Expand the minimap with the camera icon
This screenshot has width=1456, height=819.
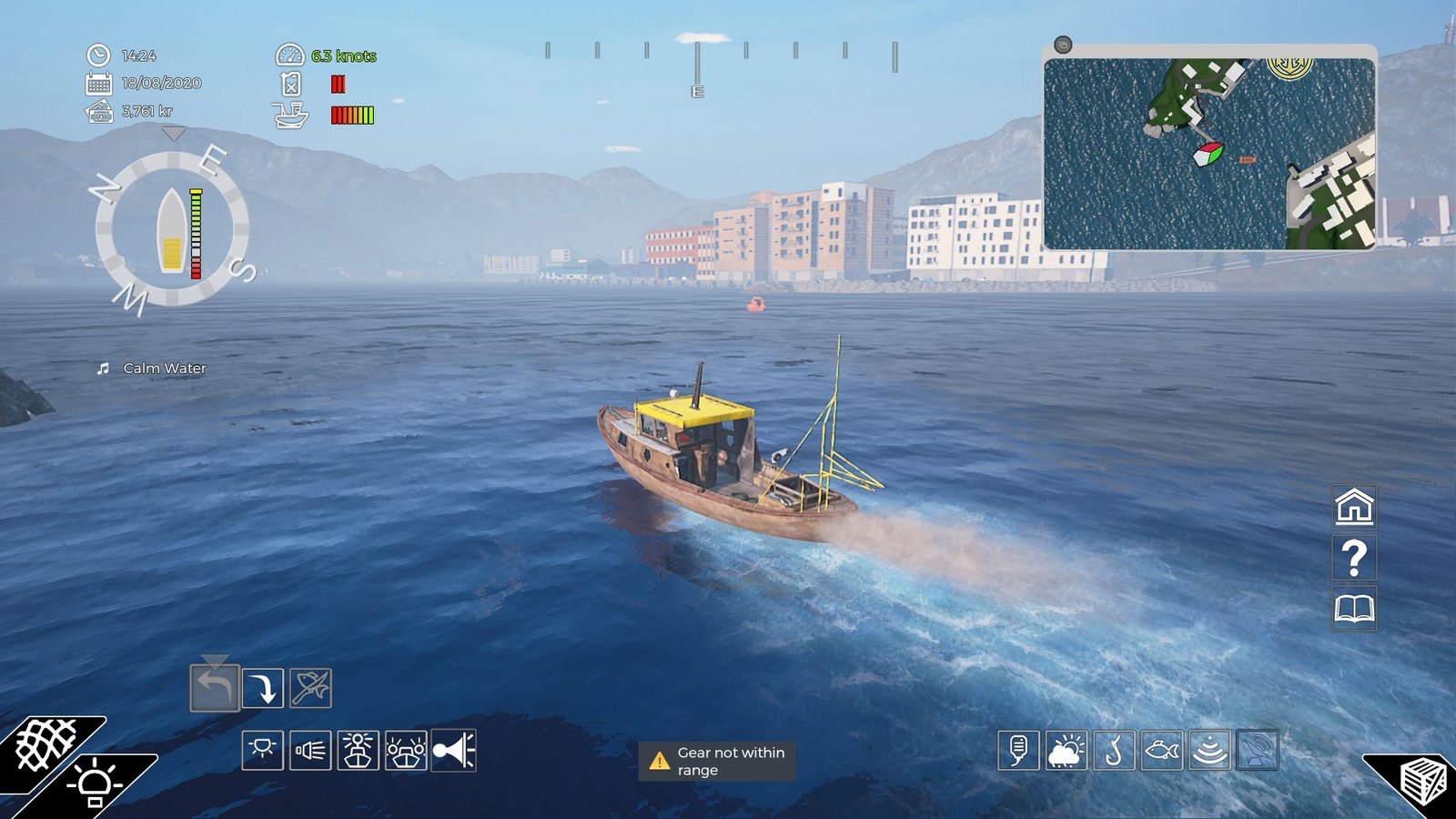pos(1065,42)
